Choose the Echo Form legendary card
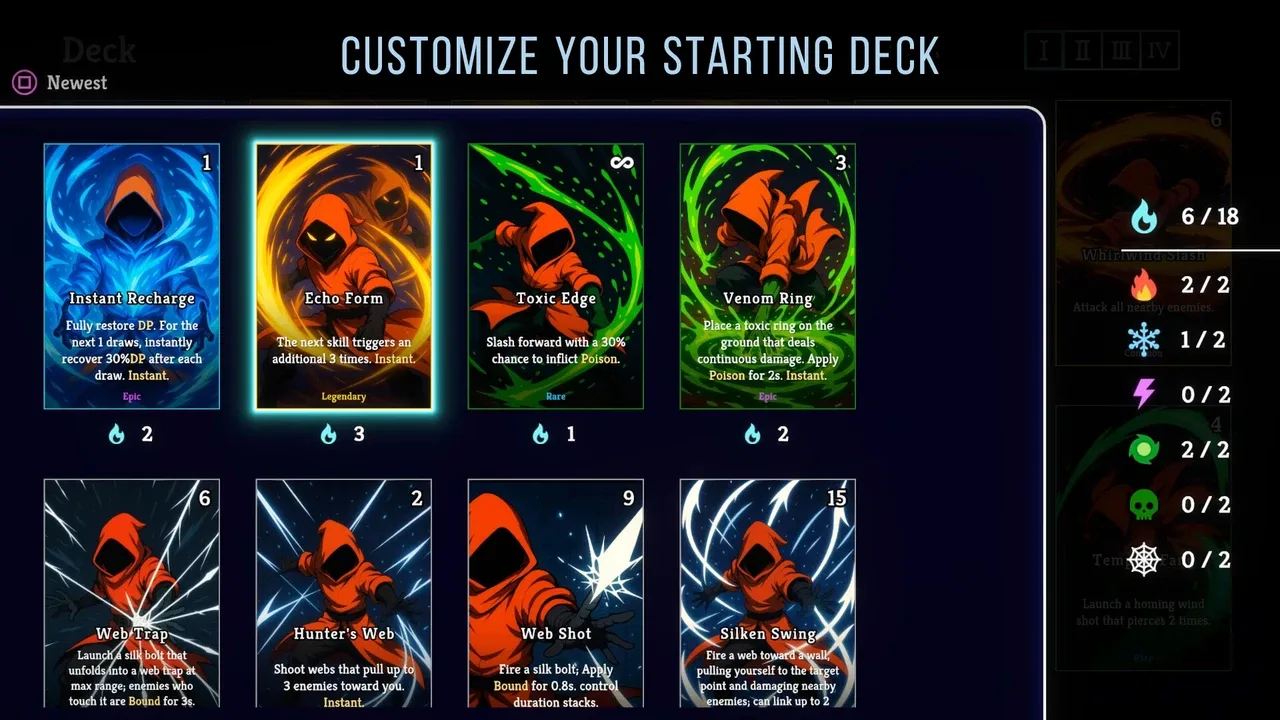This screenshot has height=720, width=1280. 344,276
